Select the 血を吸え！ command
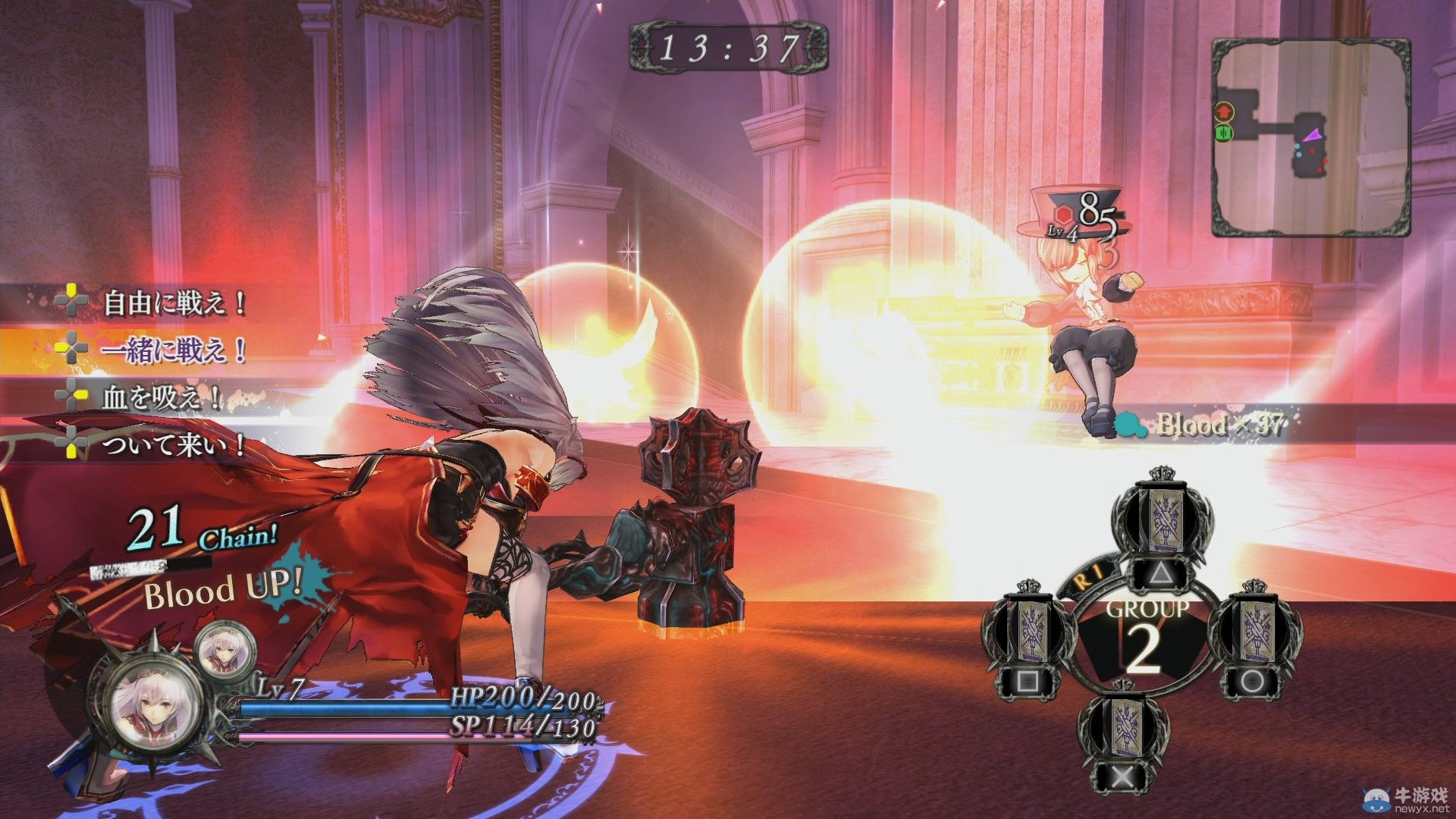Screen dimensions: 1456x819 tap(161, 397)
